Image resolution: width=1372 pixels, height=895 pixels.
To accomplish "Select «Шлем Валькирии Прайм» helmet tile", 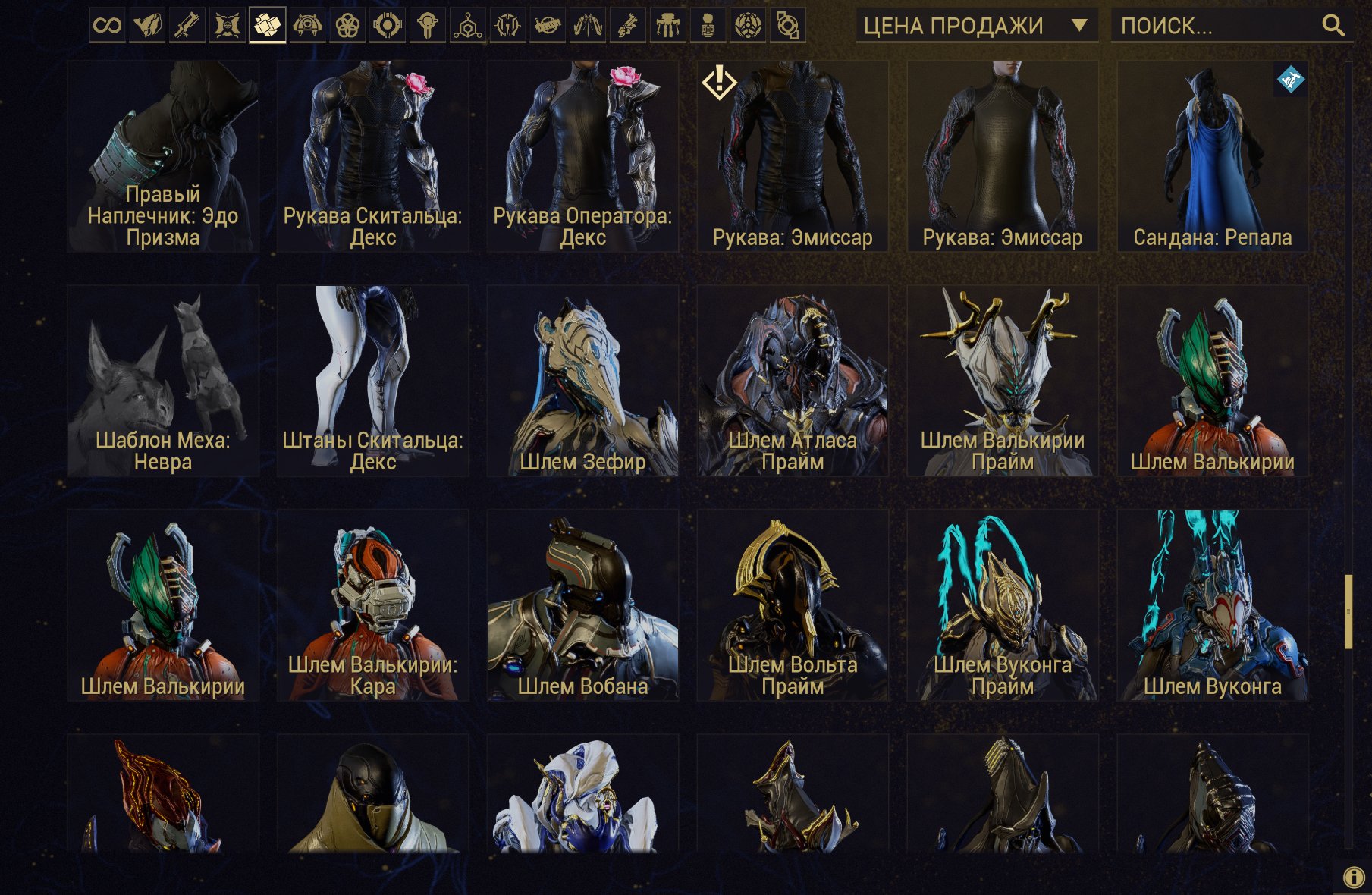I will pos(1003,381).
